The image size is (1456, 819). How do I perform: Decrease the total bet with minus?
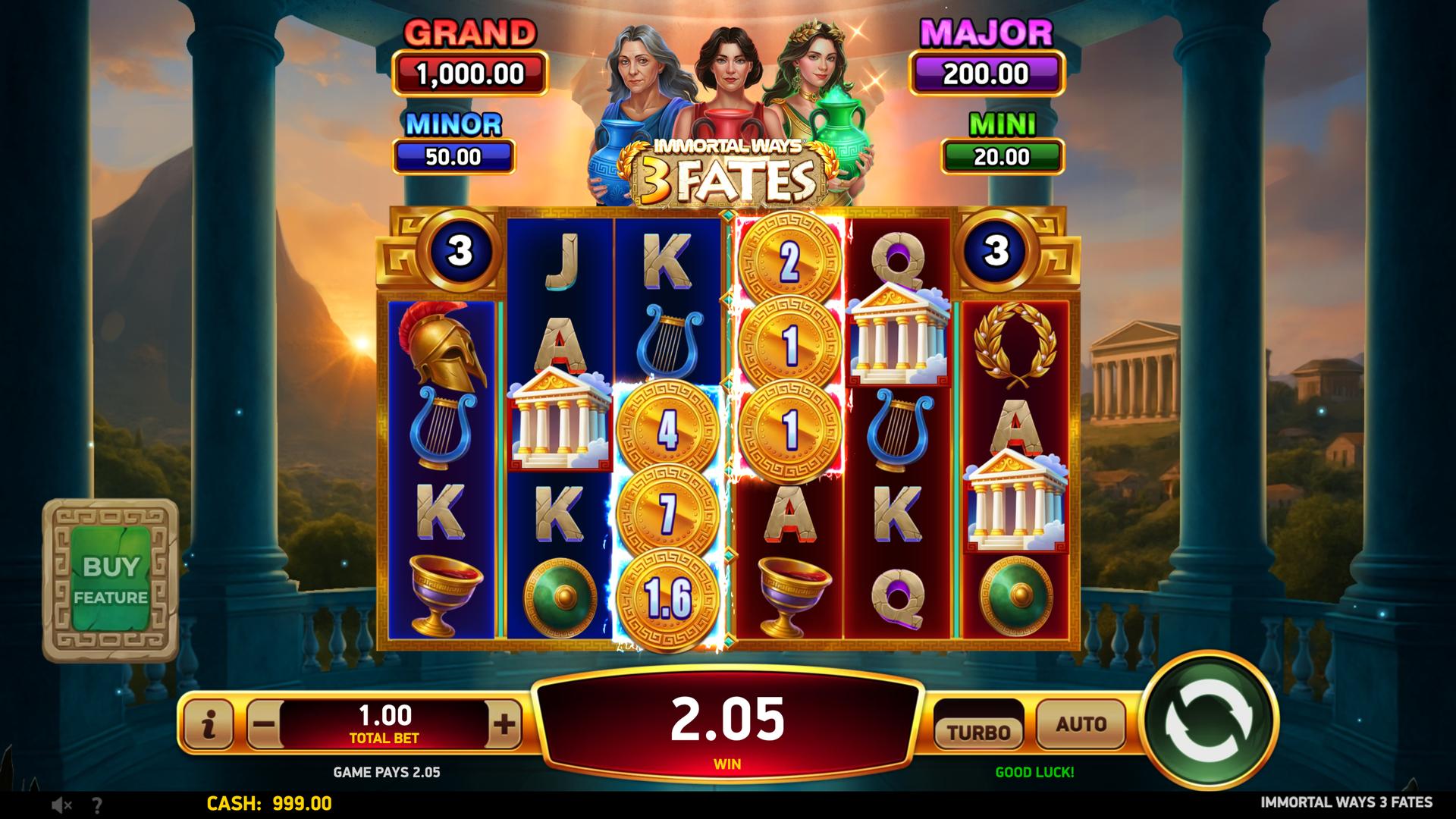[x=263, y=724]
